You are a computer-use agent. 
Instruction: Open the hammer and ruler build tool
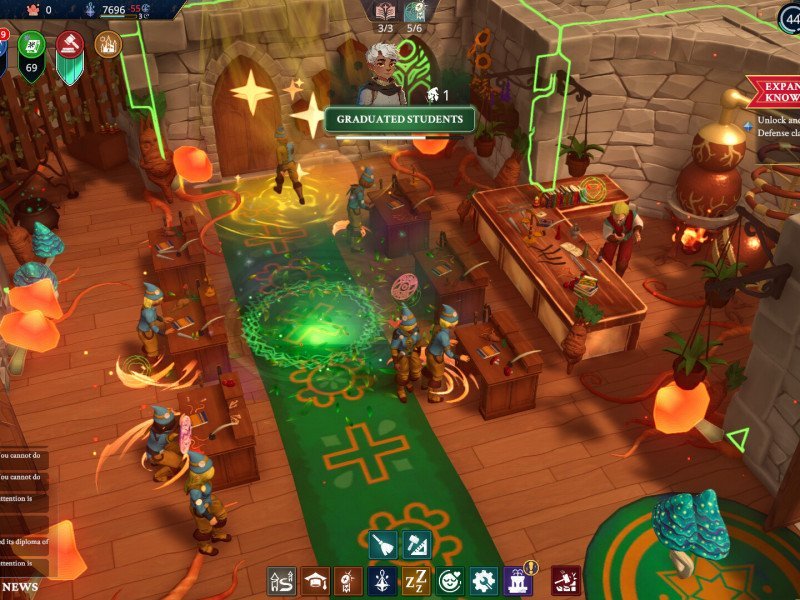click(415, 545)
